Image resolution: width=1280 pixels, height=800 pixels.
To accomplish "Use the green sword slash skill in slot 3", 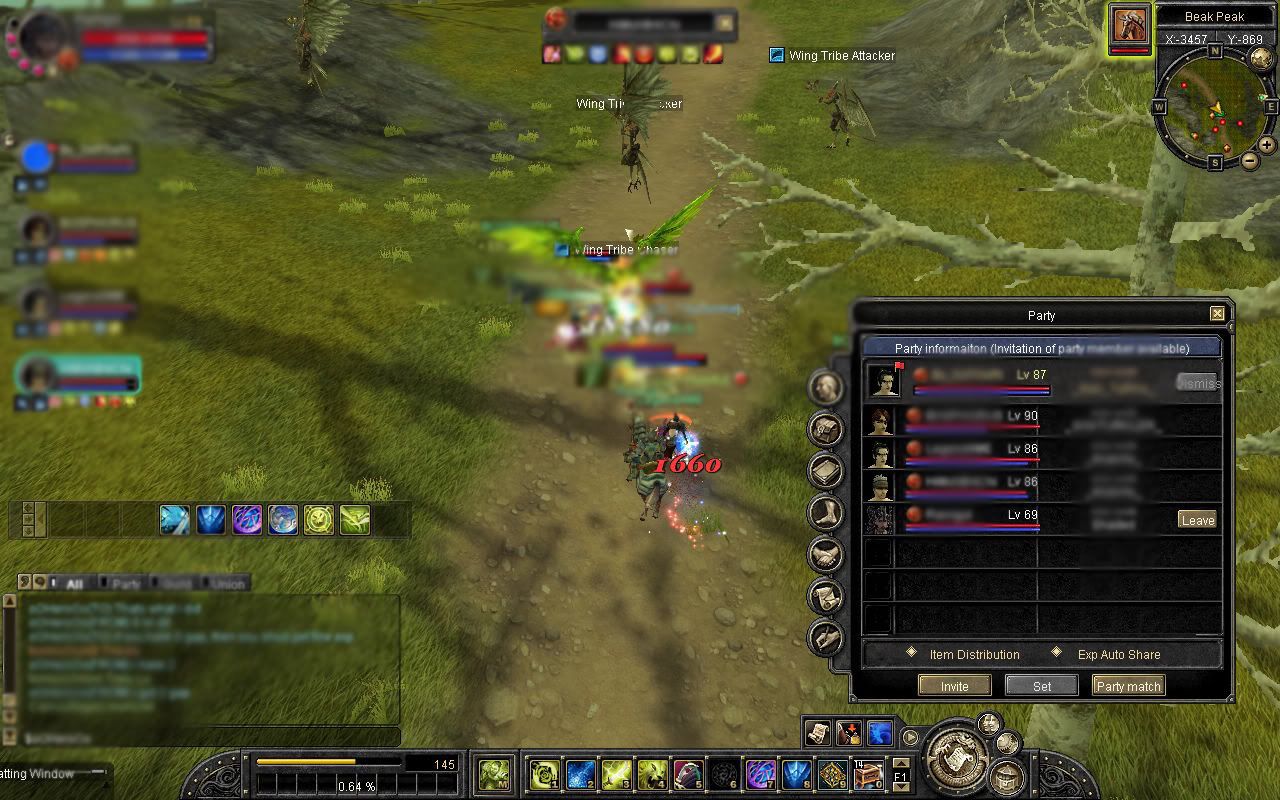I will [x=616, y=774].
